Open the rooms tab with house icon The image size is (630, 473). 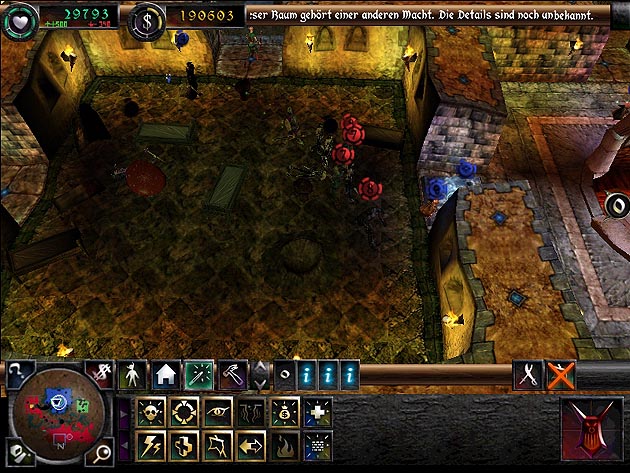(x=166, y=375)
